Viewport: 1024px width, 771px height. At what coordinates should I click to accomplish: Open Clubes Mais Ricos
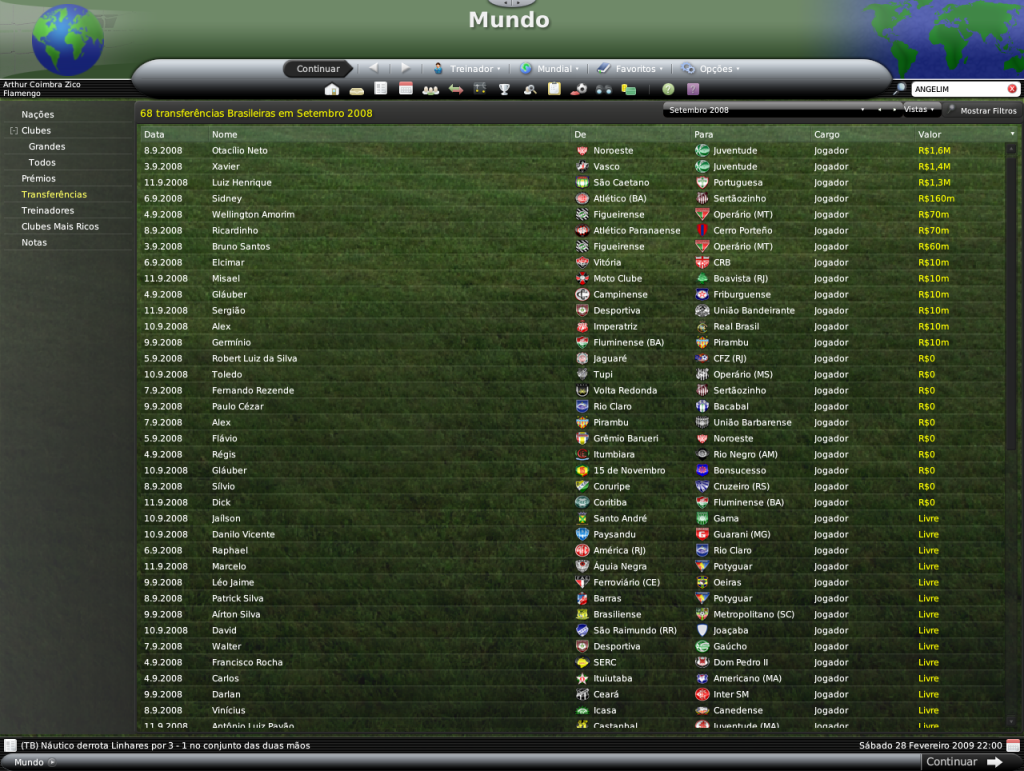pyautogui.click(x=60, y=227)
